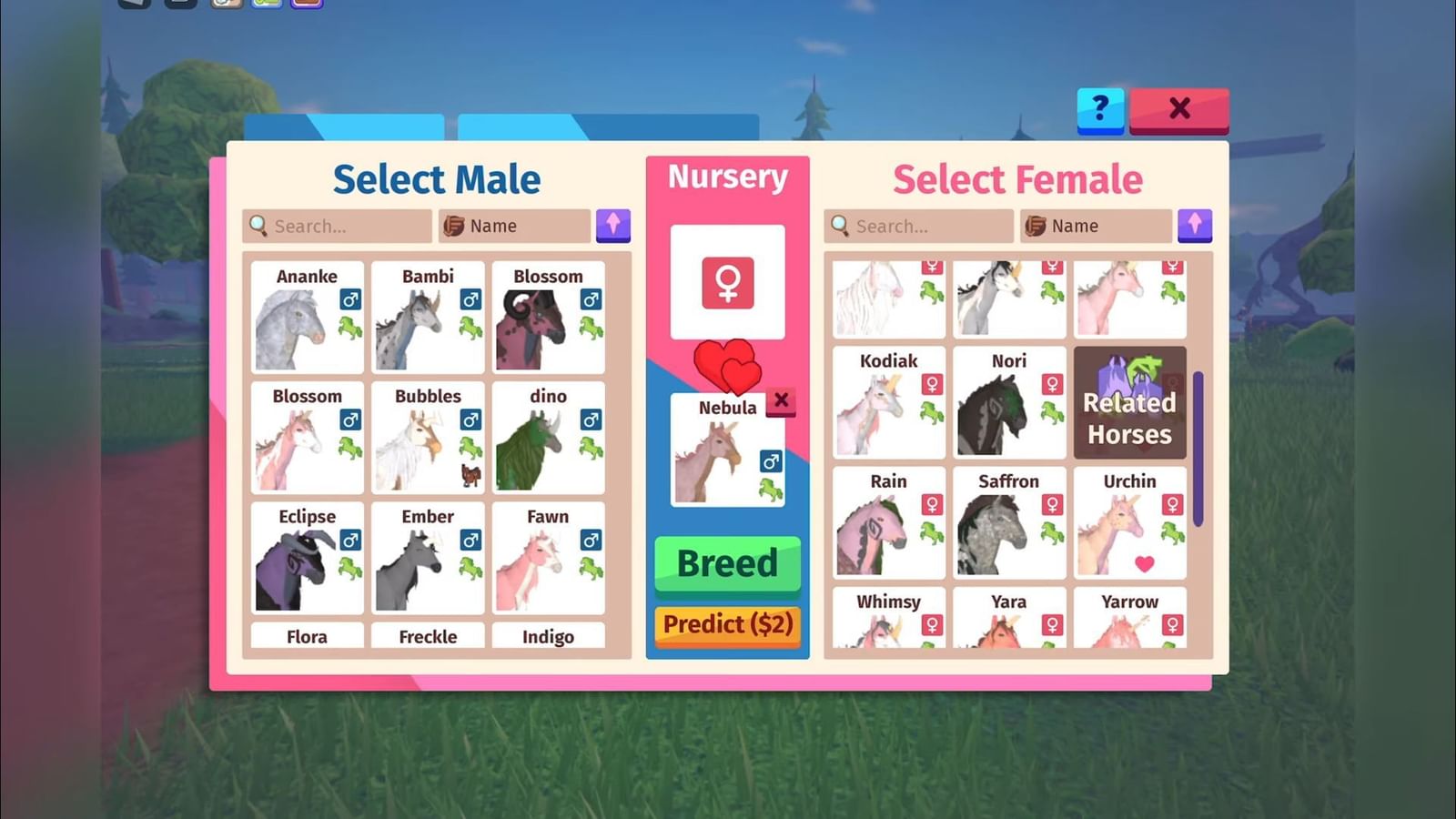Open the Name sort dropdown for males
This screenshot has width=1456, height=819.
pyautogui.click(x=513, y=226)
